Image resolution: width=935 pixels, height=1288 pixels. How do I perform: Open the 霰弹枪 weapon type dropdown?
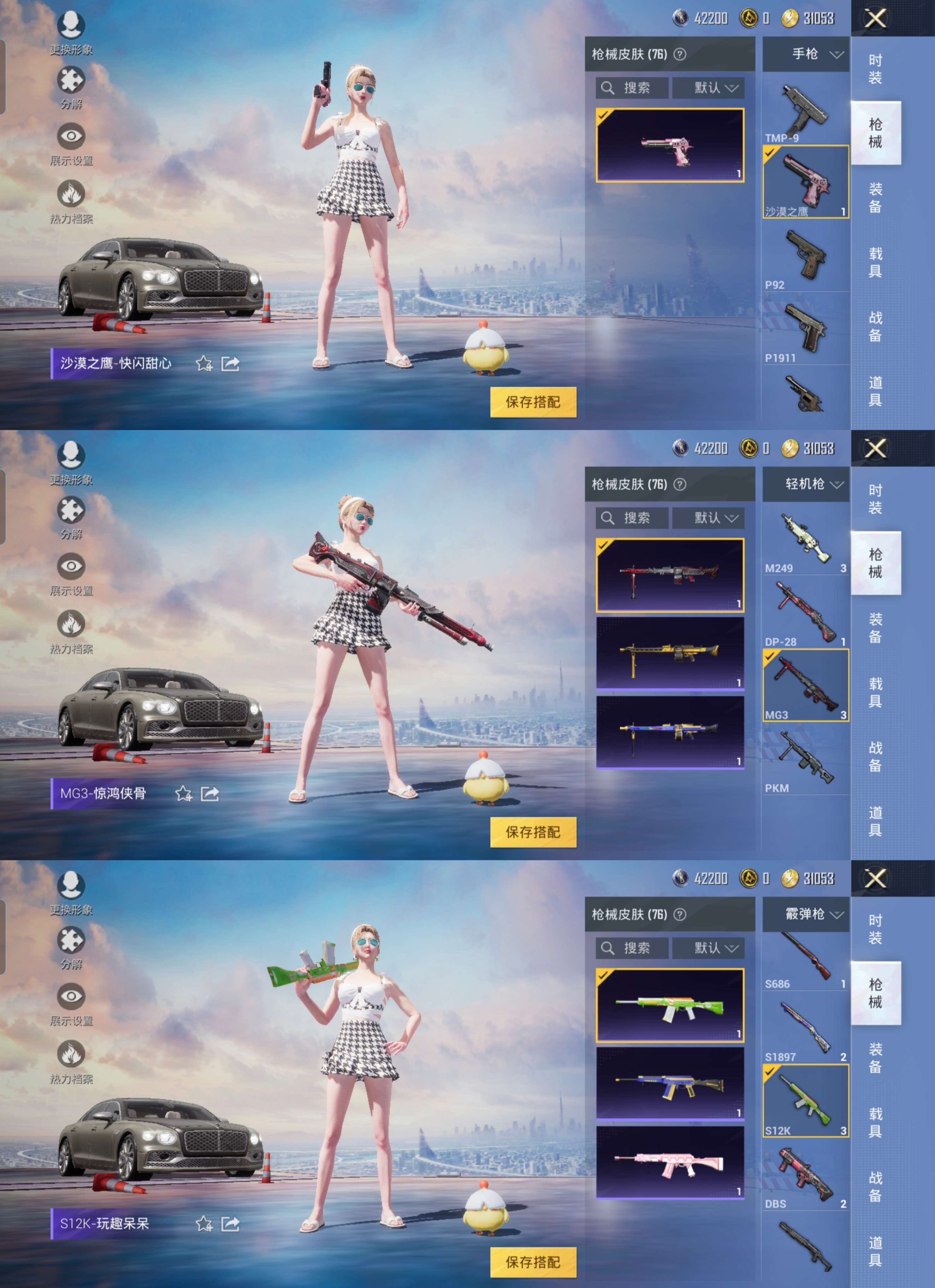point(806,914)
